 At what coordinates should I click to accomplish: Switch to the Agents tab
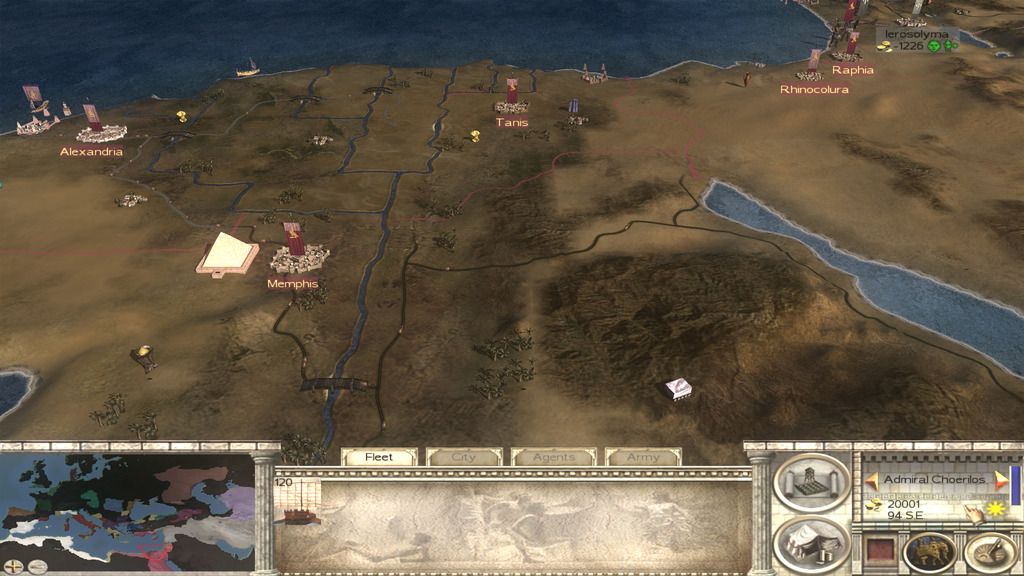click(x=554, y=457)
